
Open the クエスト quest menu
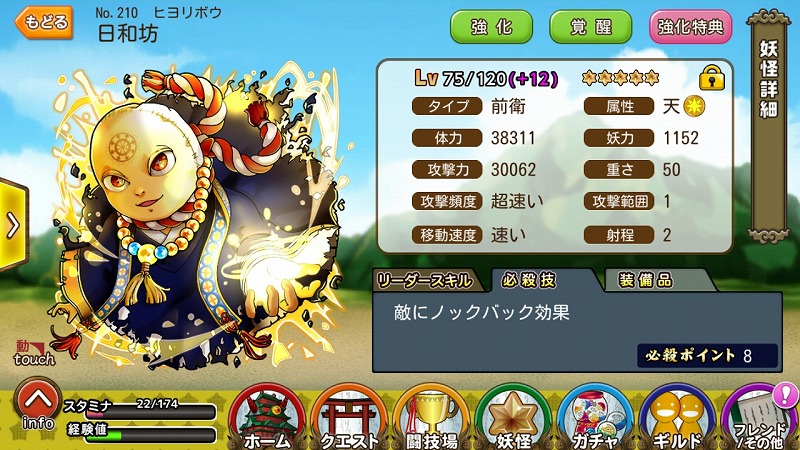click(x=350, y=418)
